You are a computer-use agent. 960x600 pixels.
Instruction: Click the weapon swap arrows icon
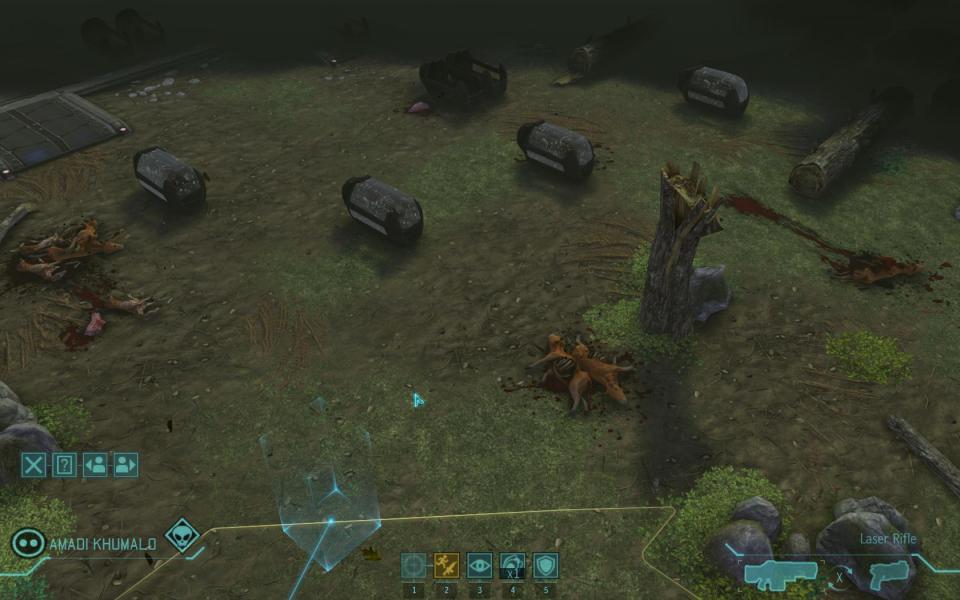(840, 575)
